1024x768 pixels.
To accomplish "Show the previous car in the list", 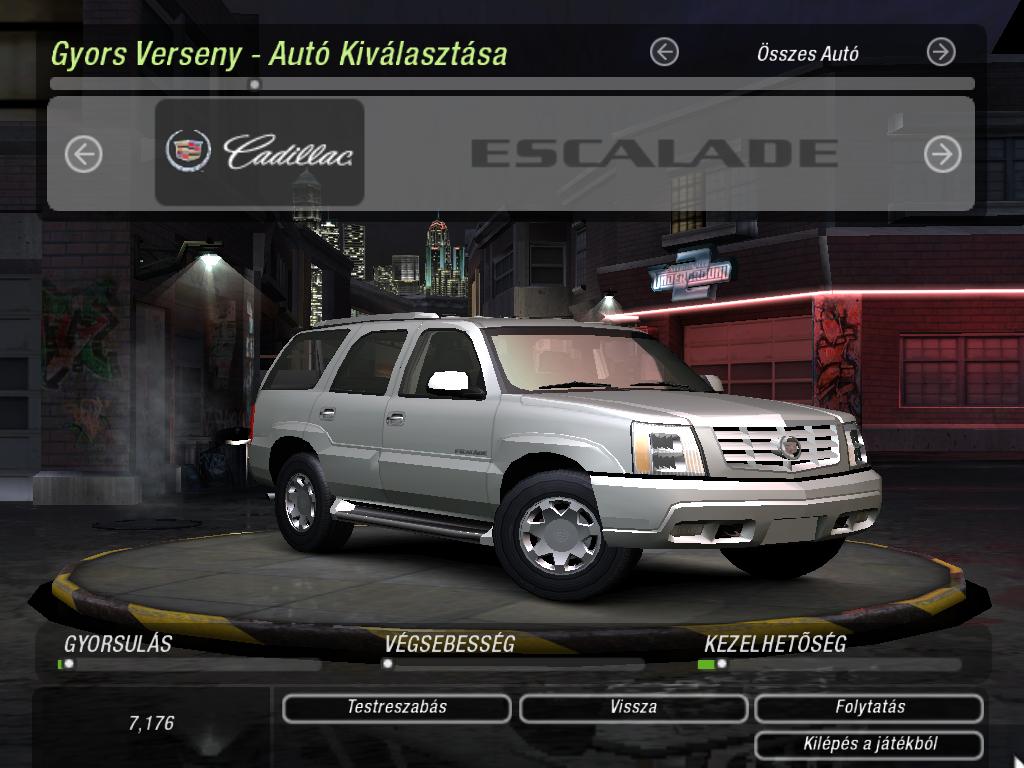I will pos(84,154).
